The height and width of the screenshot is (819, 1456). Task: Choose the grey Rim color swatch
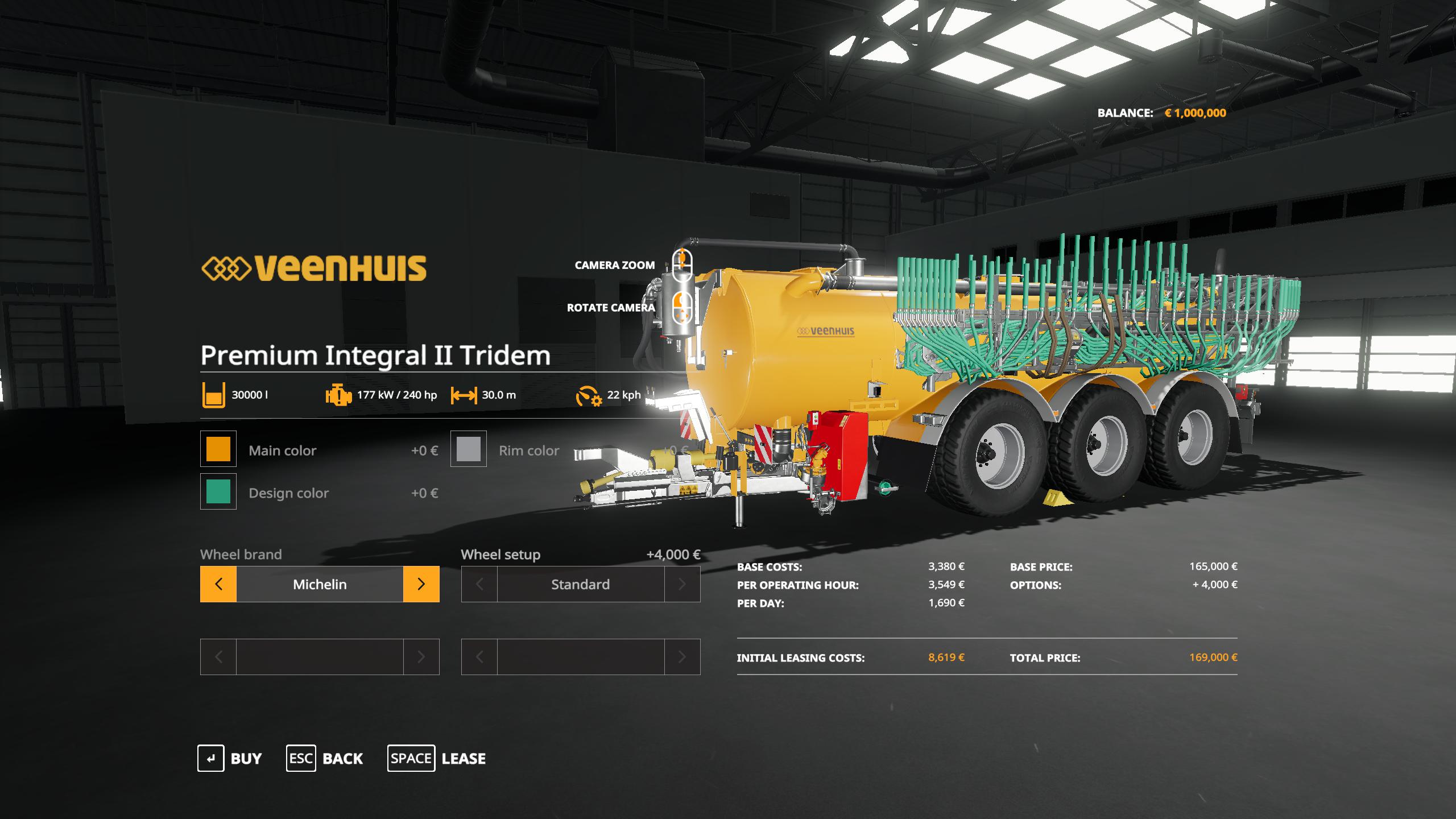click(469, 449)
